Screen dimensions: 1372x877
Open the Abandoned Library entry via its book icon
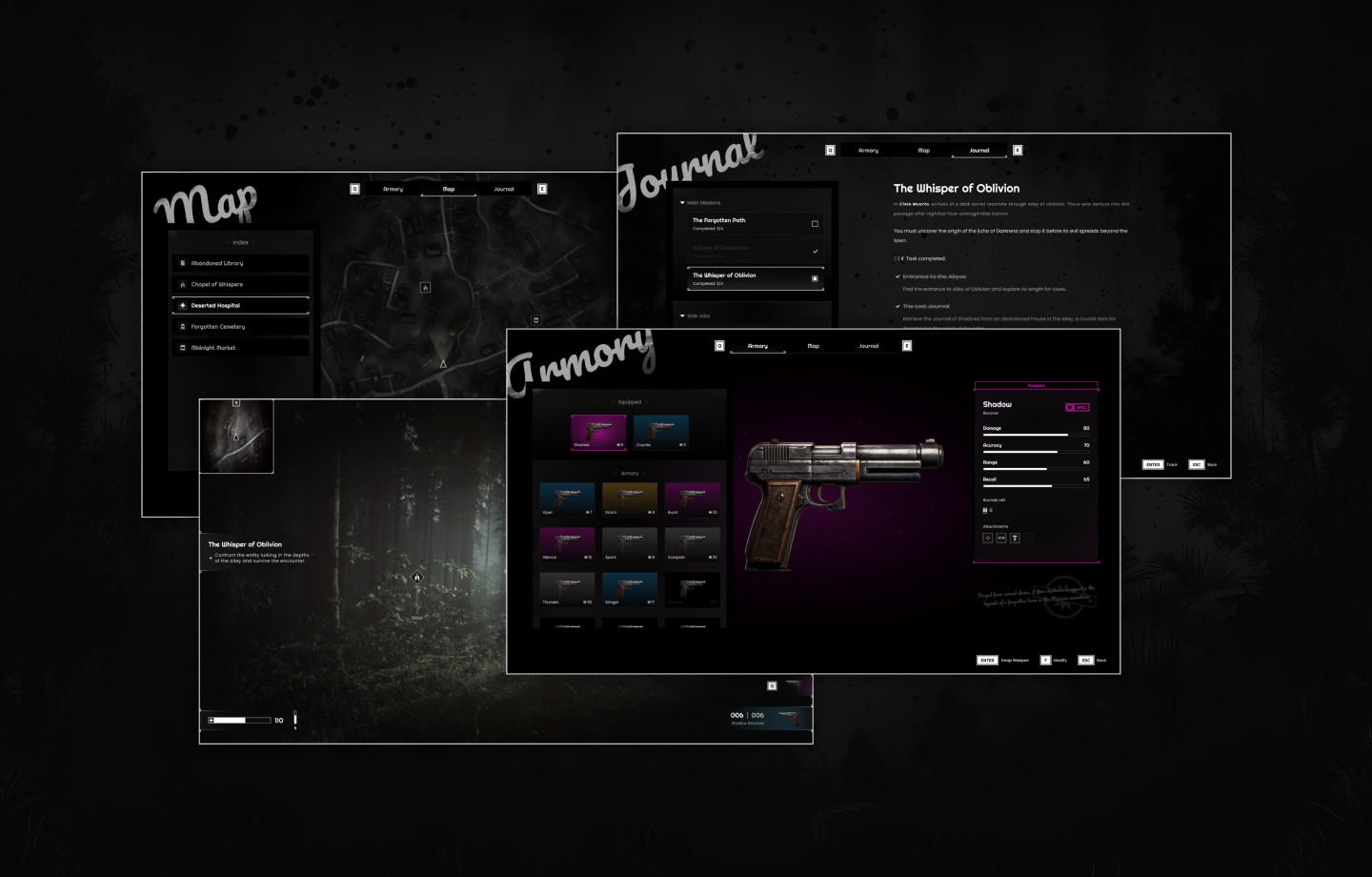(181, 263)
